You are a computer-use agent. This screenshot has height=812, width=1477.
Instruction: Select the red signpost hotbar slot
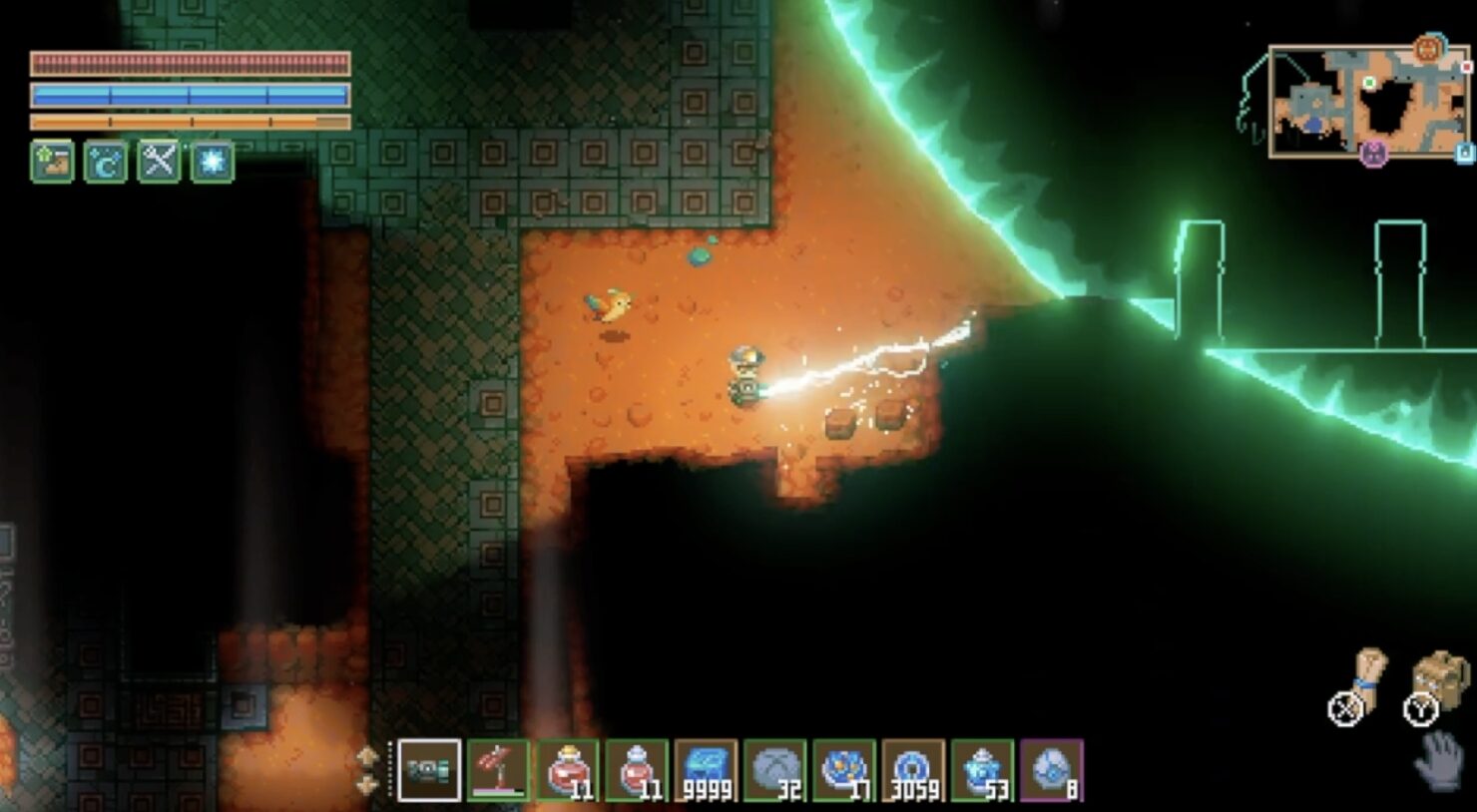[x=498, y=770]
